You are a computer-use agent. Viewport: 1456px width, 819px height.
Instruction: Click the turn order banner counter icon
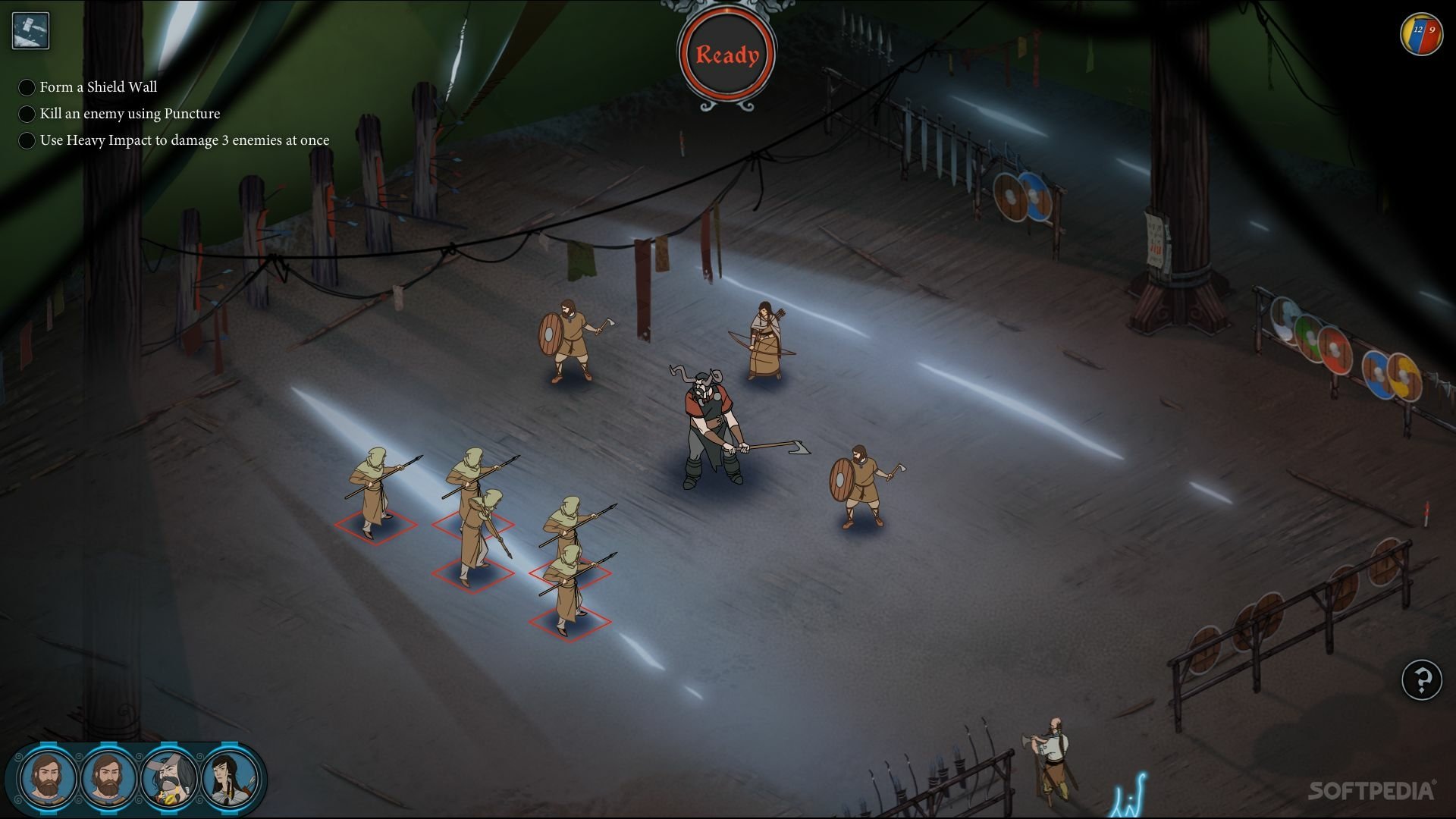click(1420, 32)
